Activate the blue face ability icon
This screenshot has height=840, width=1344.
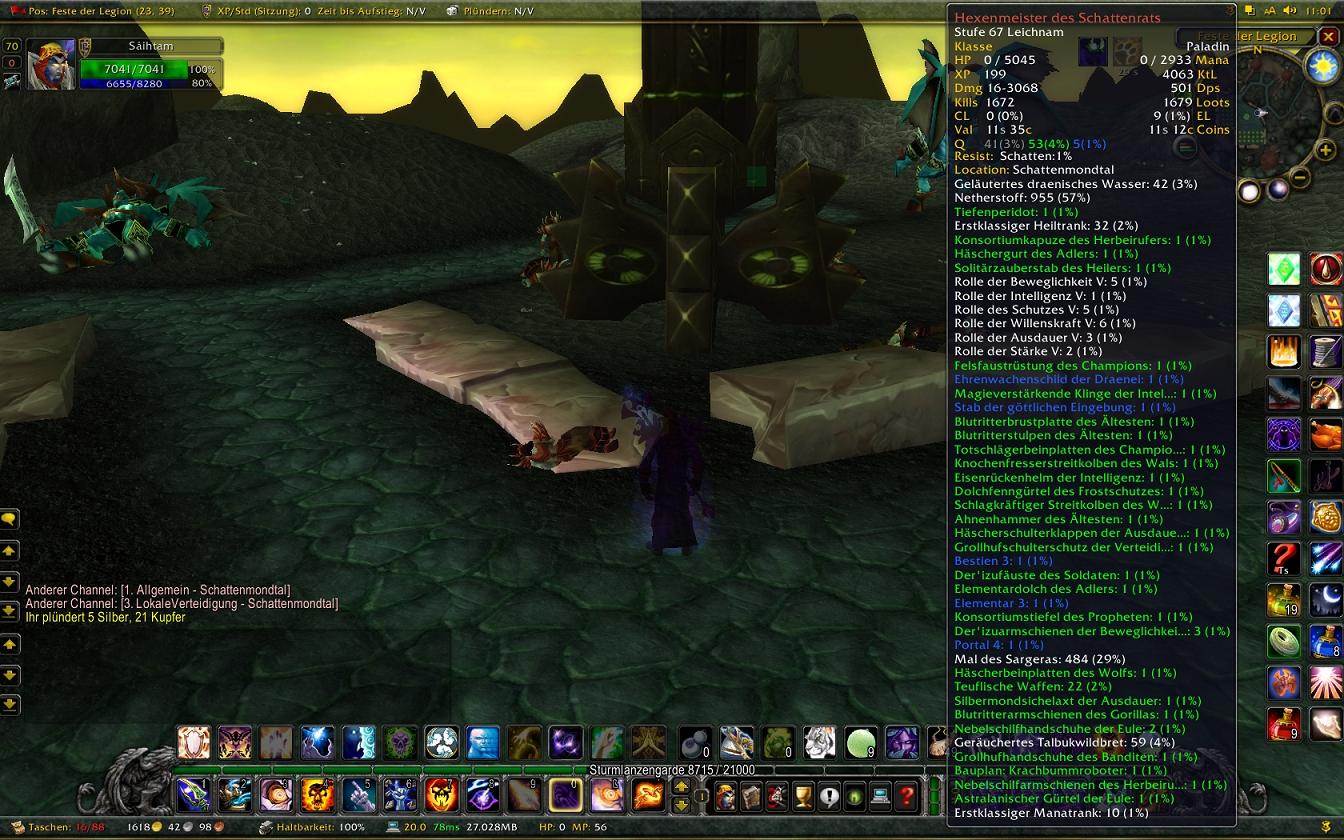[x=483, y=742]
